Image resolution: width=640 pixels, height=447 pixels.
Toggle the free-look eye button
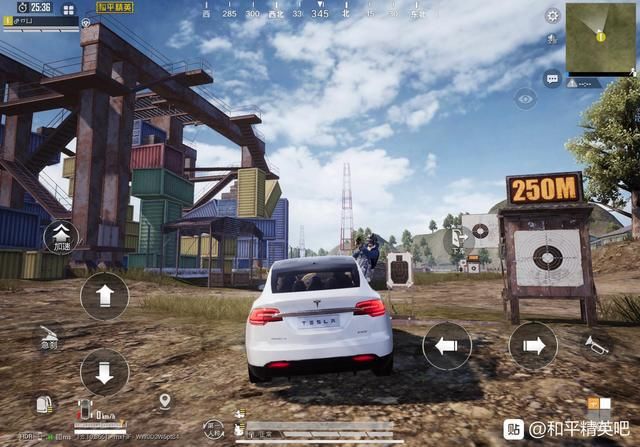pos(525,98)
